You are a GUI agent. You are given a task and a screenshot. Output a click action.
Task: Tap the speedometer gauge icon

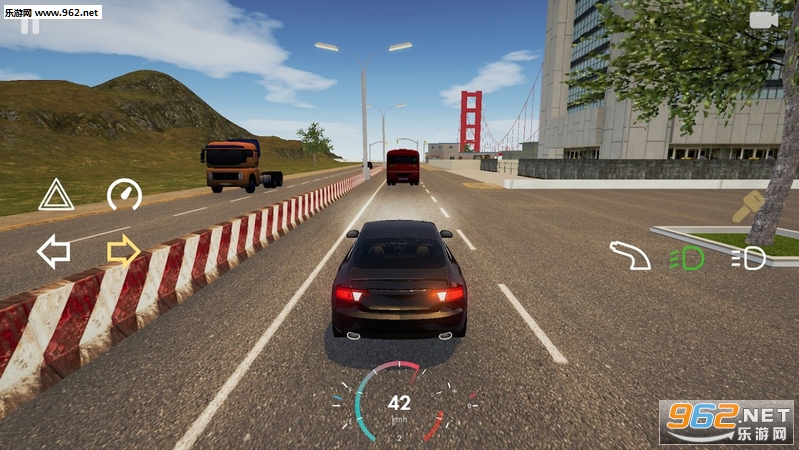point(124,194)
